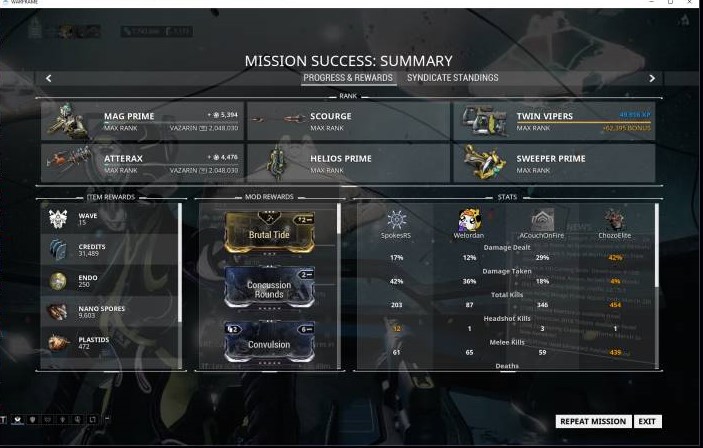The image size is (703, 448).
Task: Go to previous summary page arrow
Action: (48, 78)
